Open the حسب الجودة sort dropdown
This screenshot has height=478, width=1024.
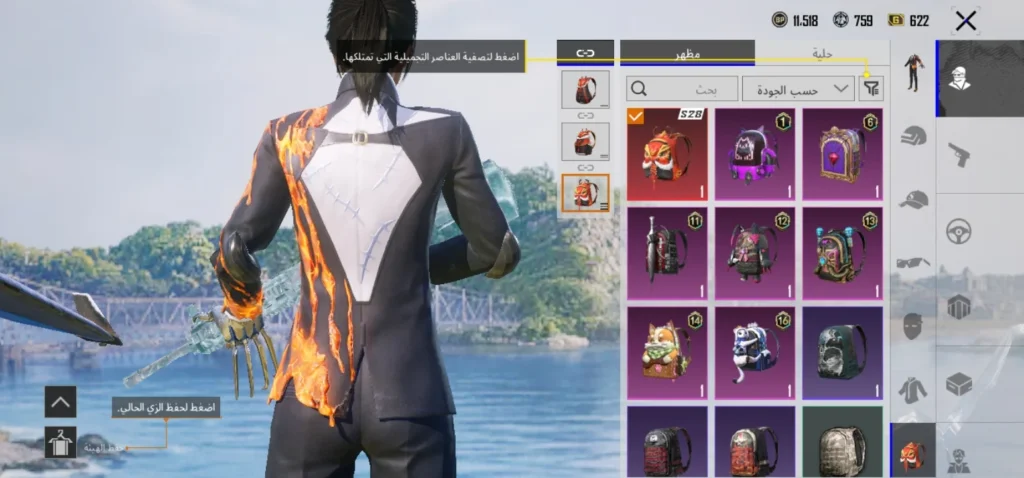click(x=798, y=88)
